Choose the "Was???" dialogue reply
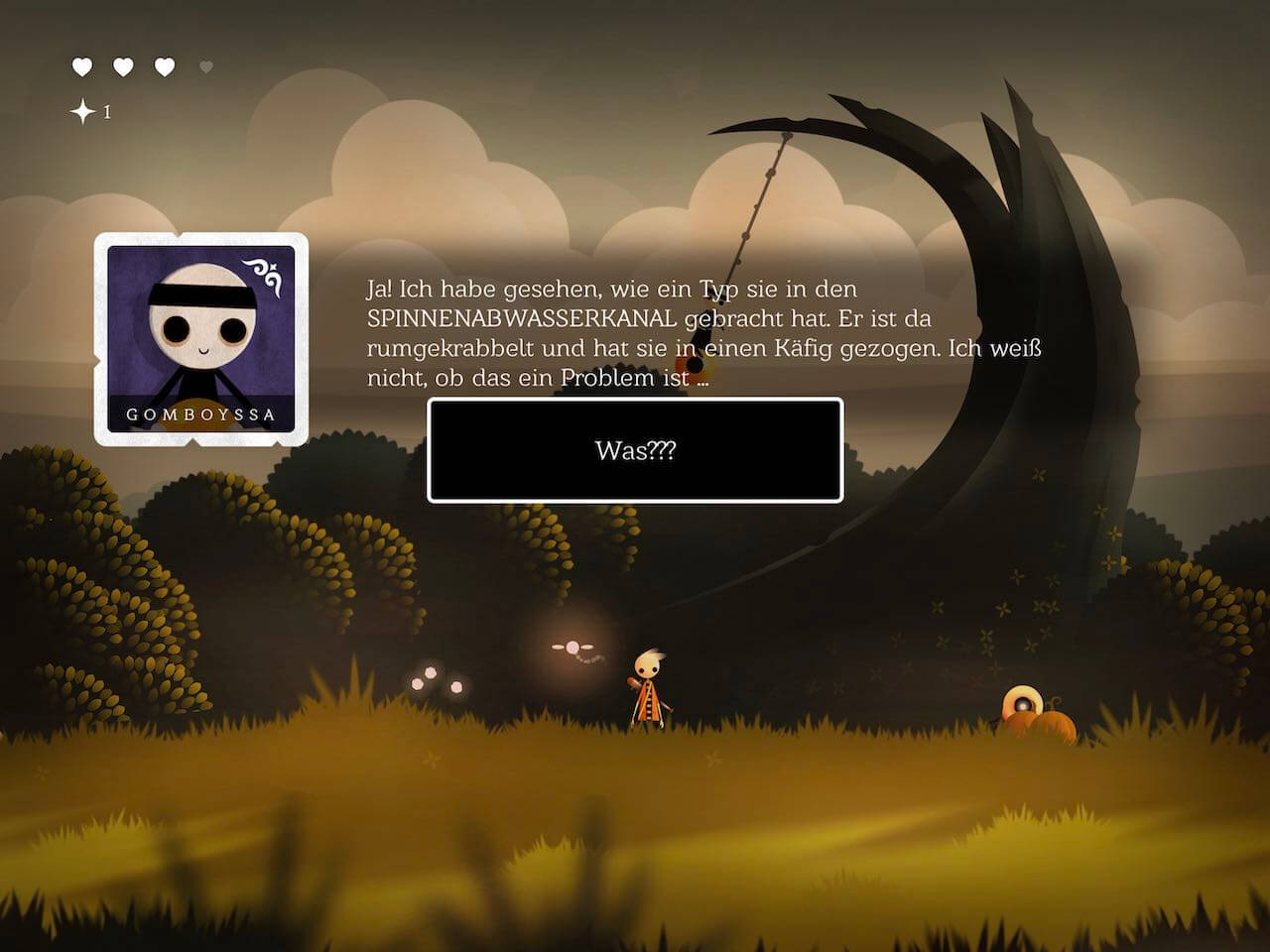The width and height of the screenshot is (1270, 952). click(x=635, y=450)
